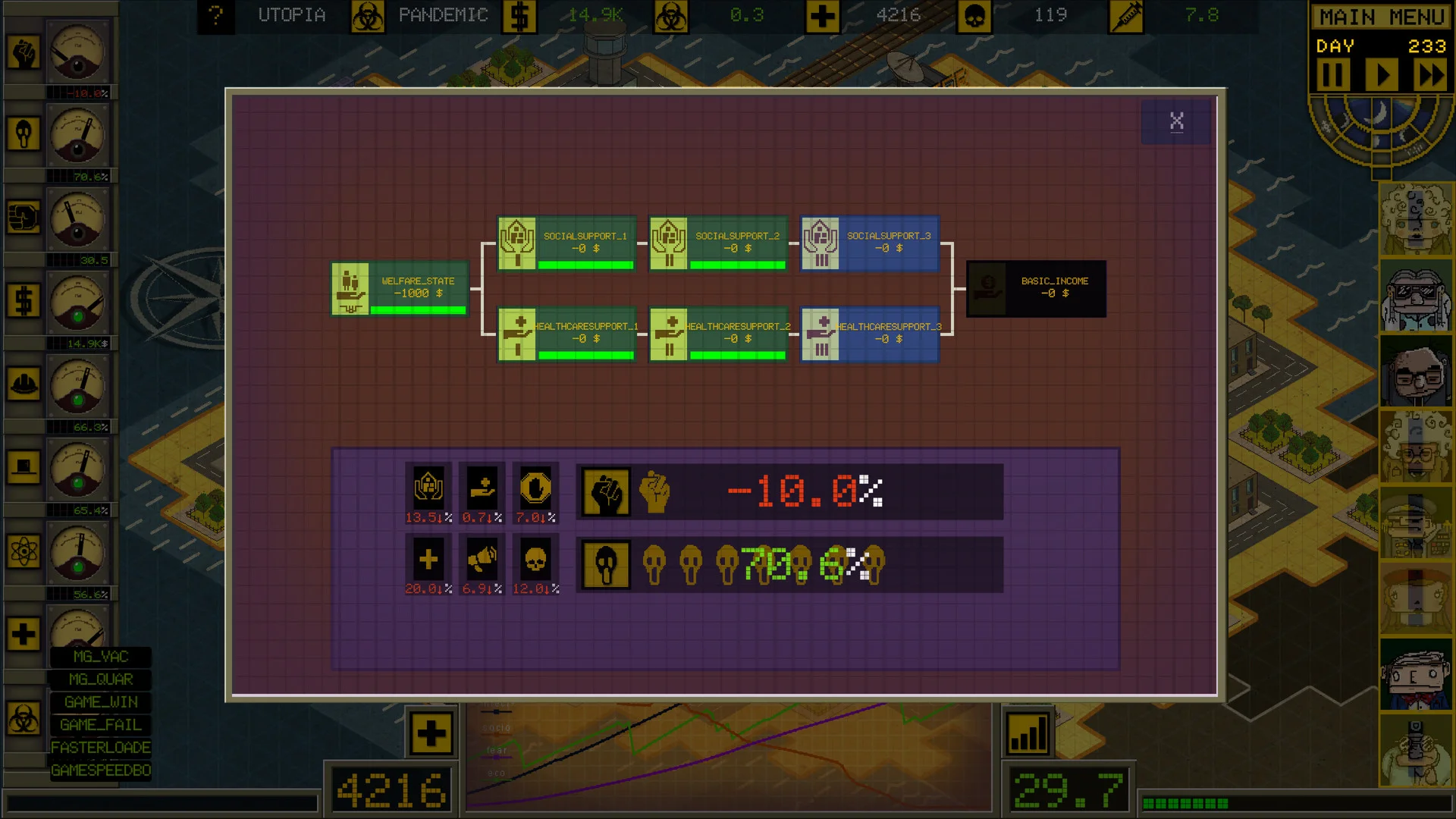Fast forward the game speed

click(1430, 75)
